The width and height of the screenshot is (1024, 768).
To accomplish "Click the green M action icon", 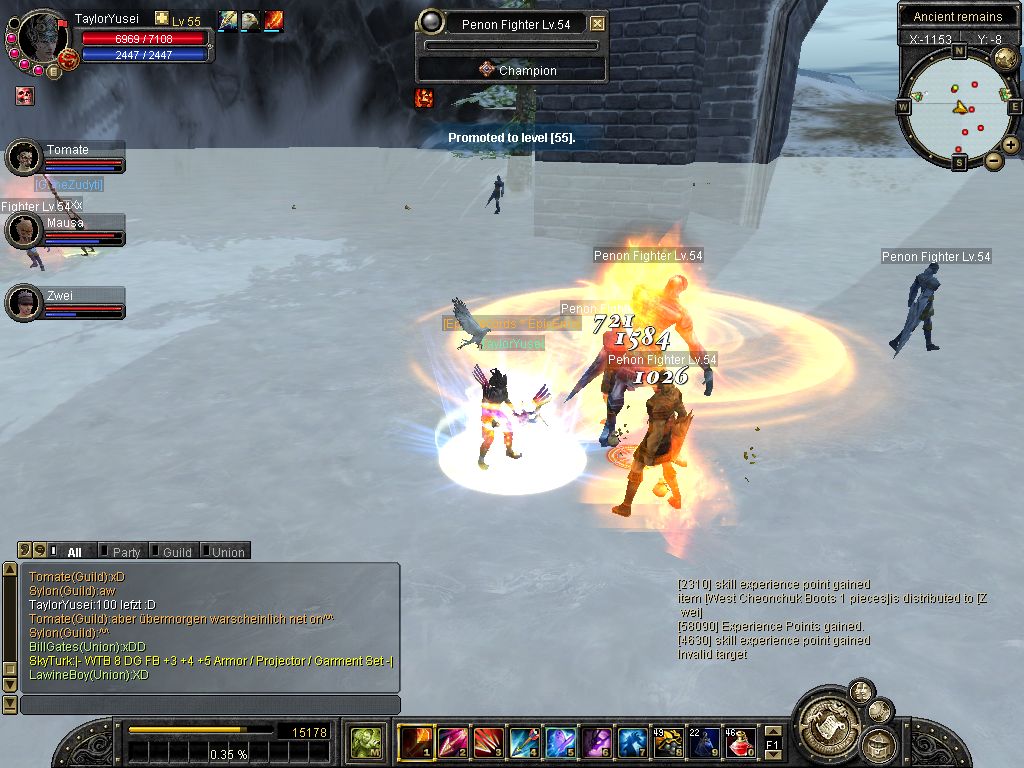I will tap(368, 742).
